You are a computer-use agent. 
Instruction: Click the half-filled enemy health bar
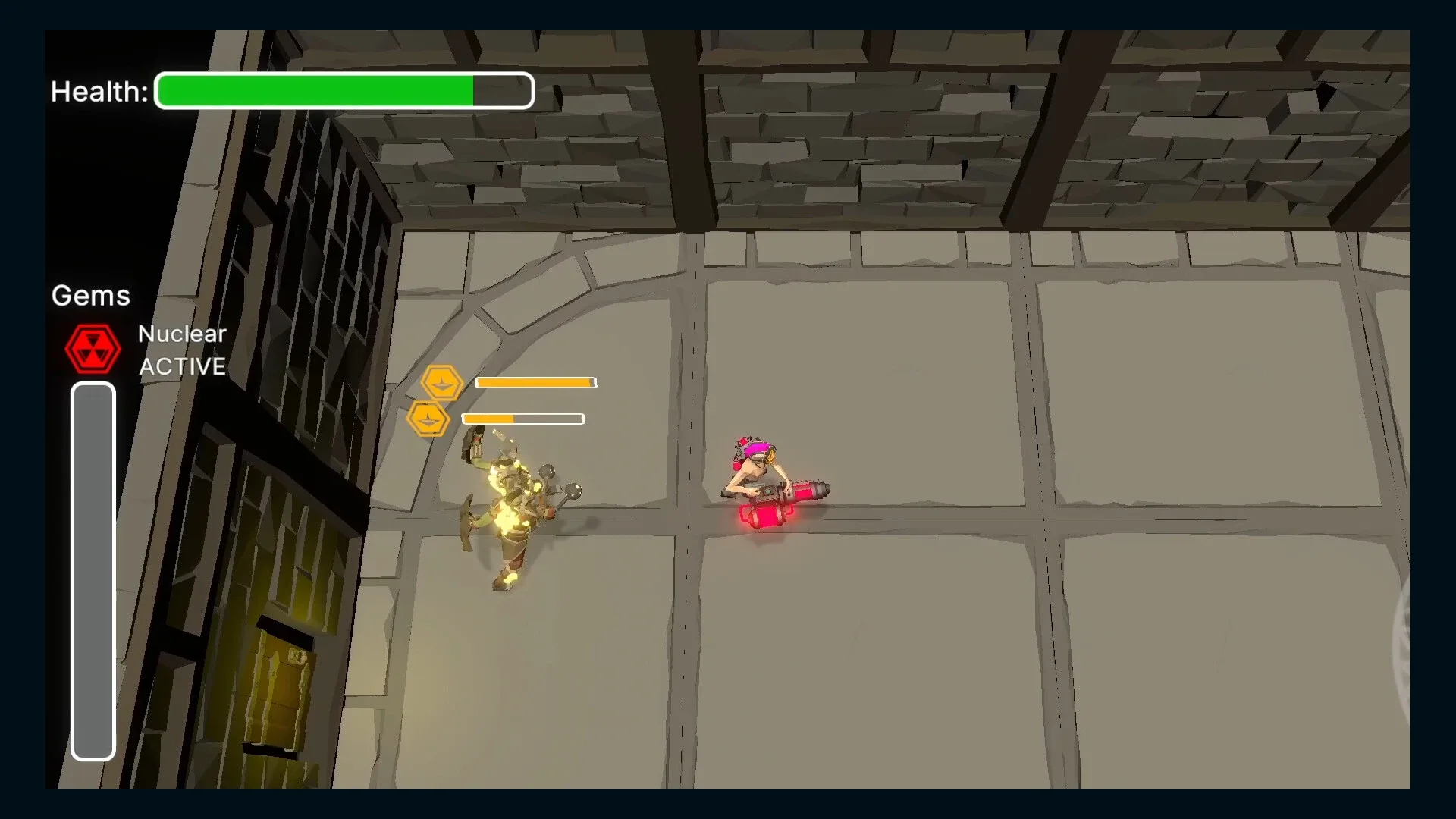pos(522,418)
